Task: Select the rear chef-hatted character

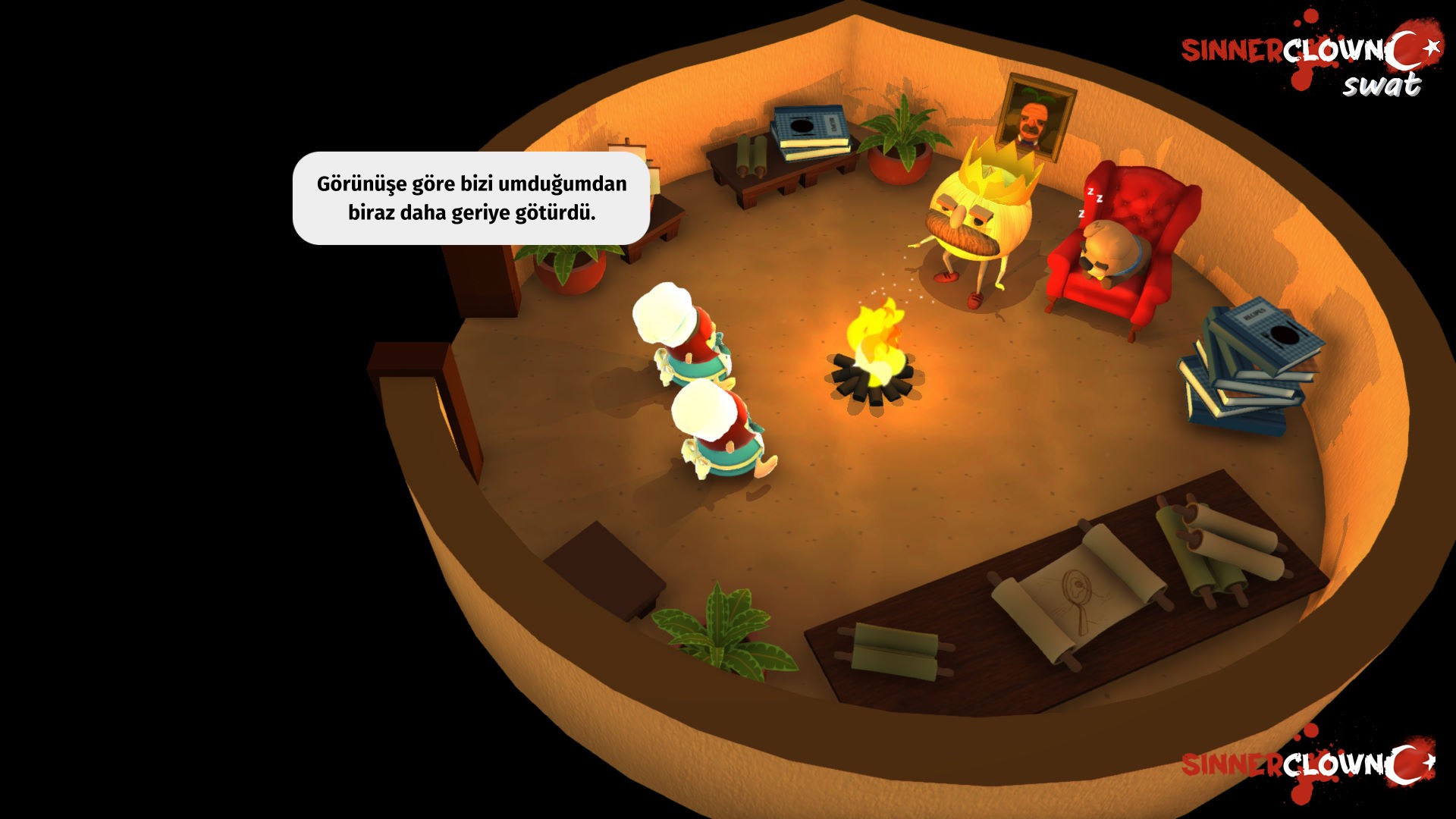Action: point(679,334)
